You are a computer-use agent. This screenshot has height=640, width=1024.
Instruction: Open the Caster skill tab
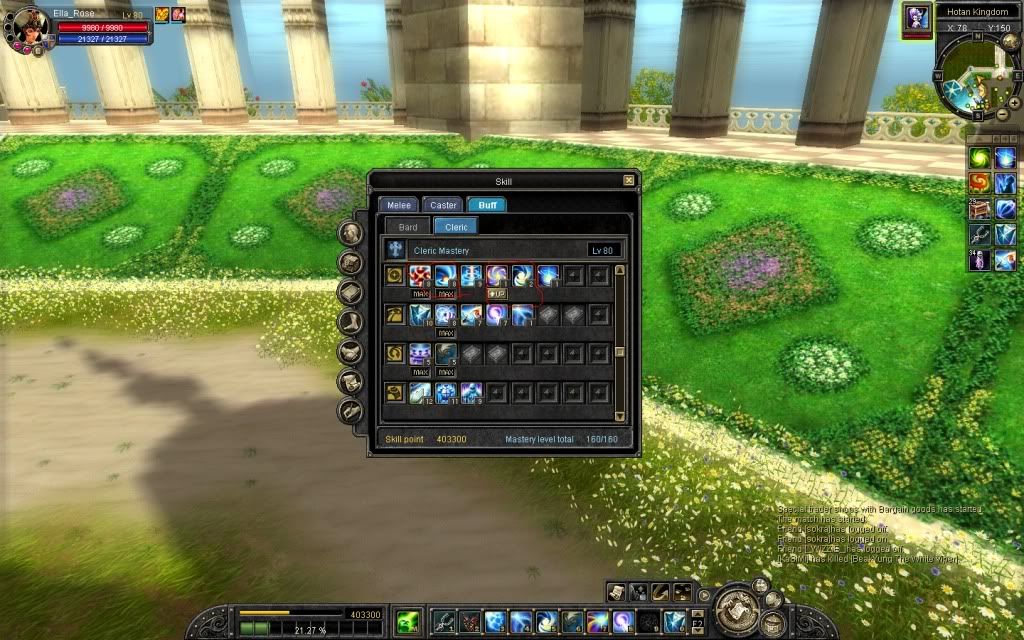coord(443,205)
